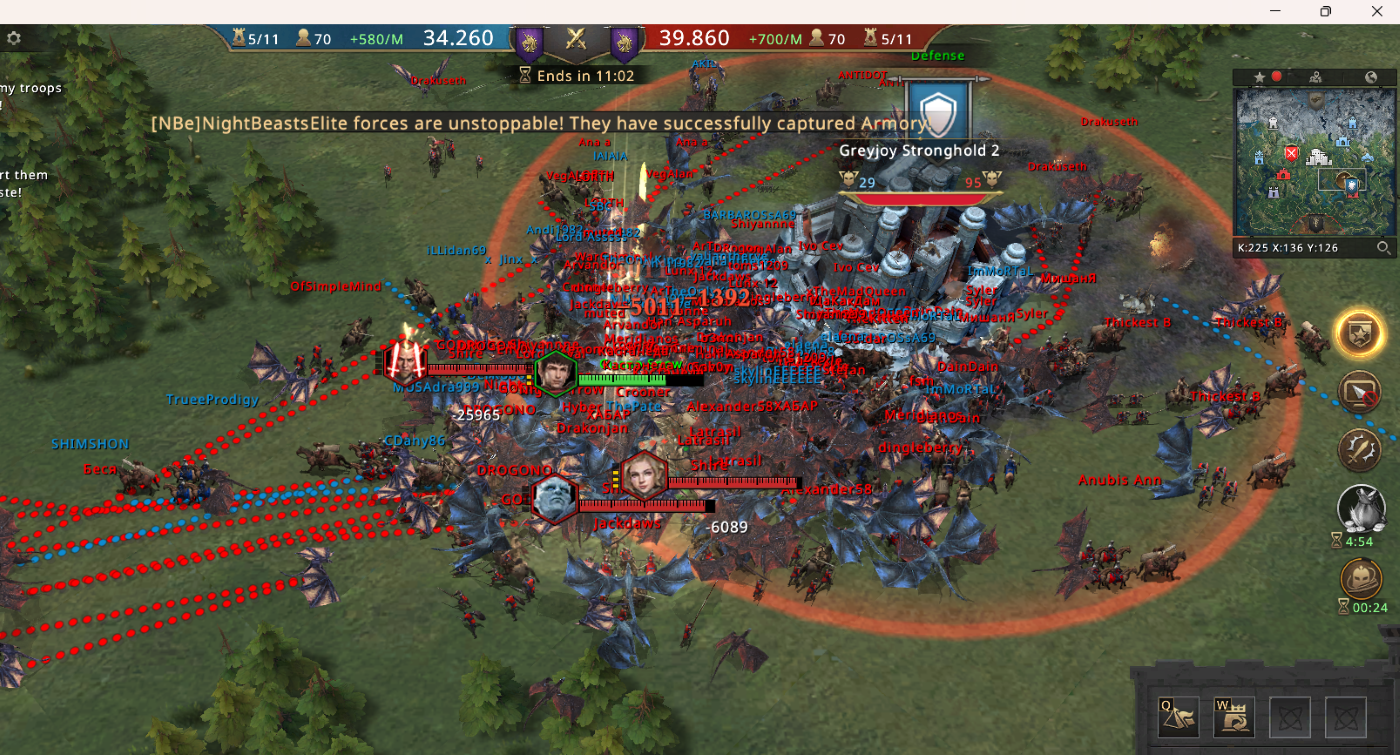Open the settings gear icon
This screenshot has height=755, width=1400.
coord(14,39)
